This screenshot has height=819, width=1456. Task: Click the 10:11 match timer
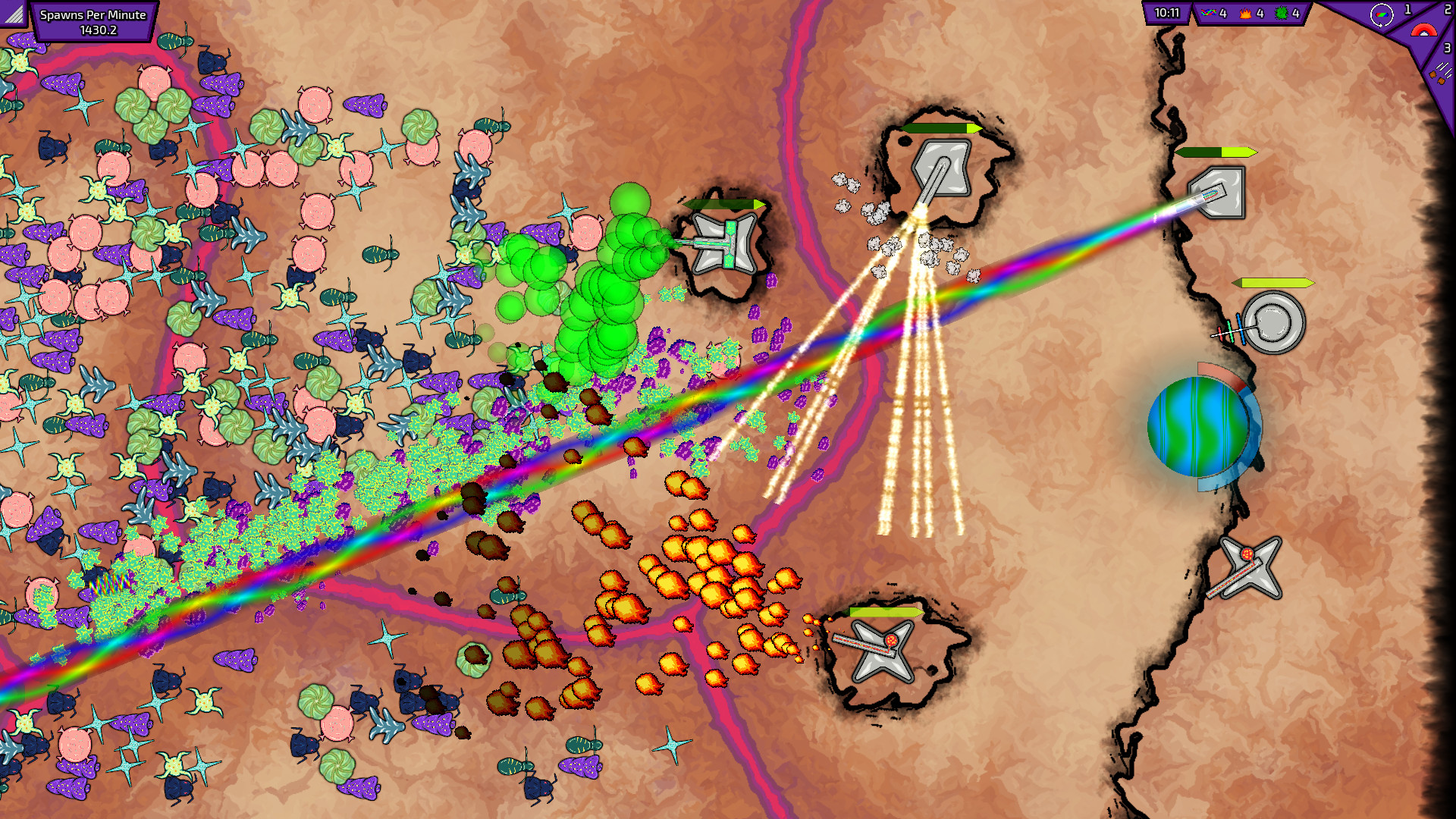click(x=1166, y=14)
